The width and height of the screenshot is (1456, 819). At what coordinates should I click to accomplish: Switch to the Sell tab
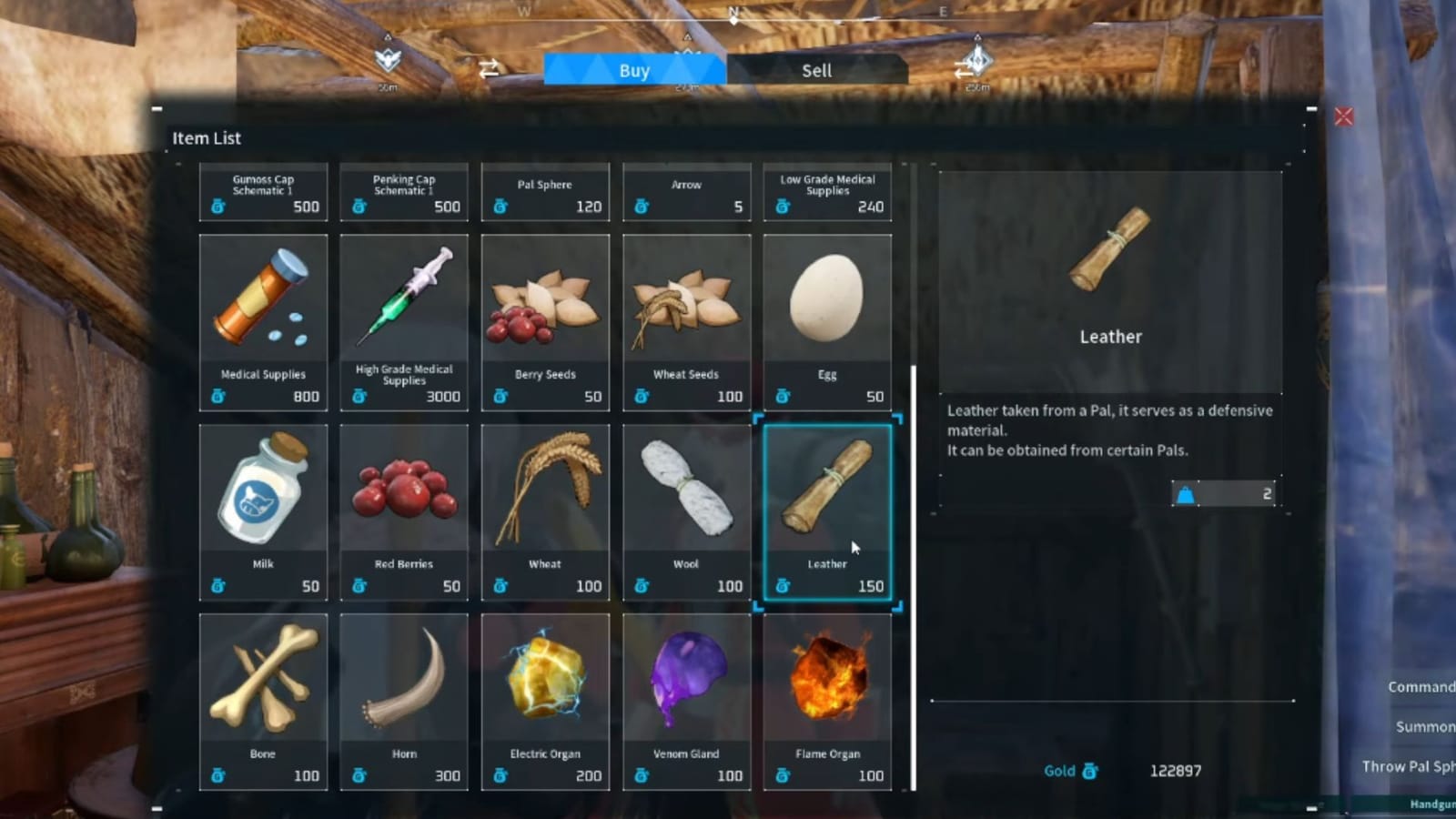(816, 70)
